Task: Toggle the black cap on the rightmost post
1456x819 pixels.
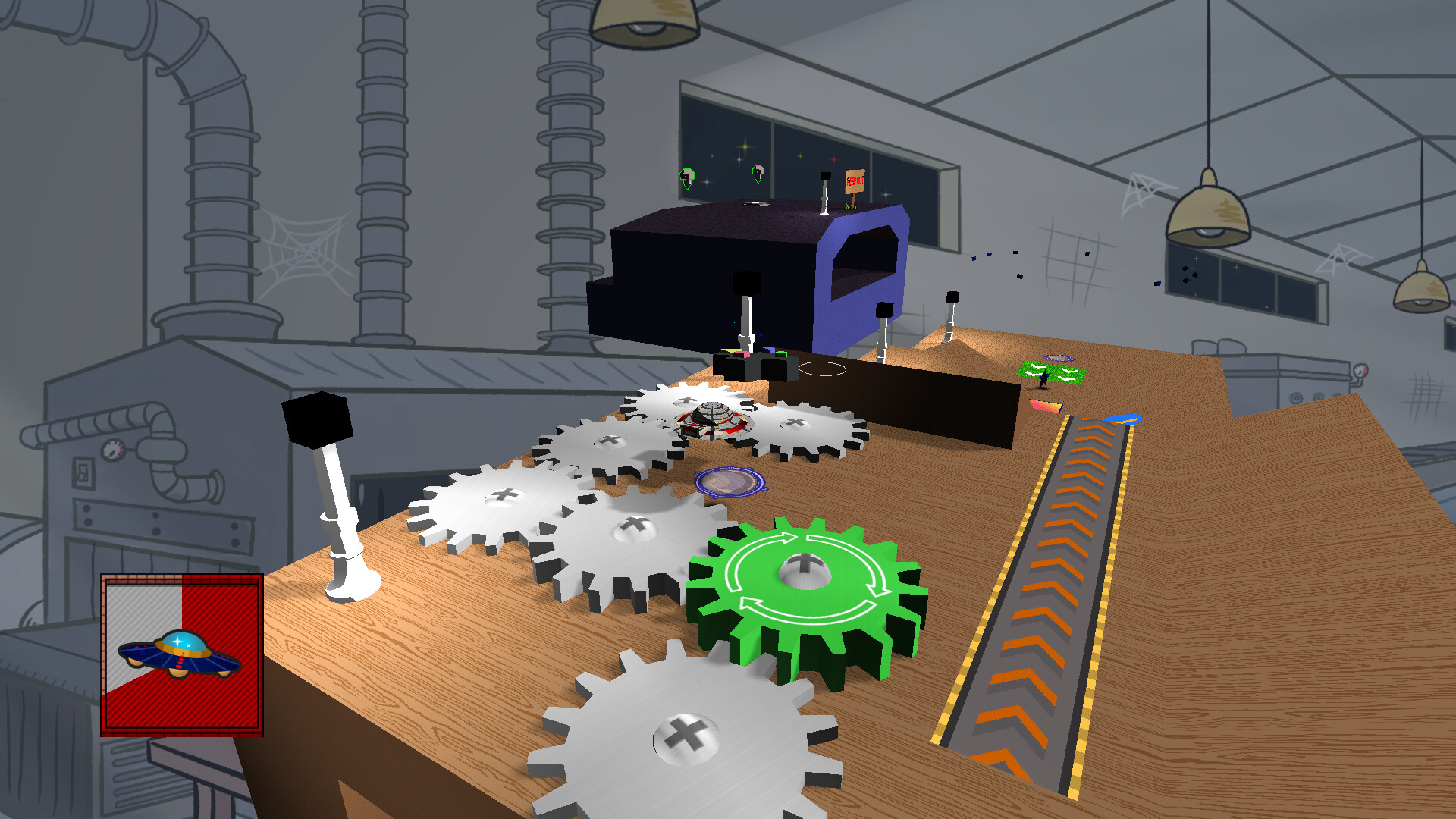Action: (x=952, y=296)
